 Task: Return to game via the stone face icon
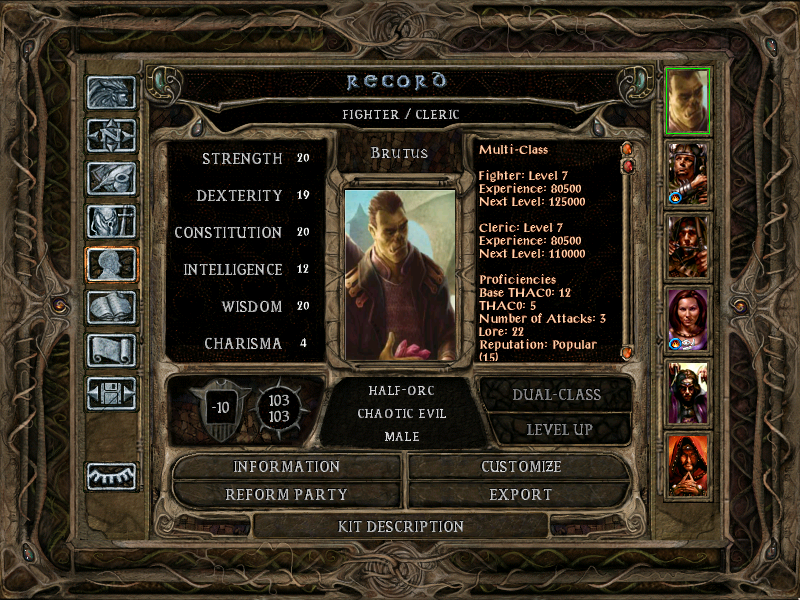111,92
